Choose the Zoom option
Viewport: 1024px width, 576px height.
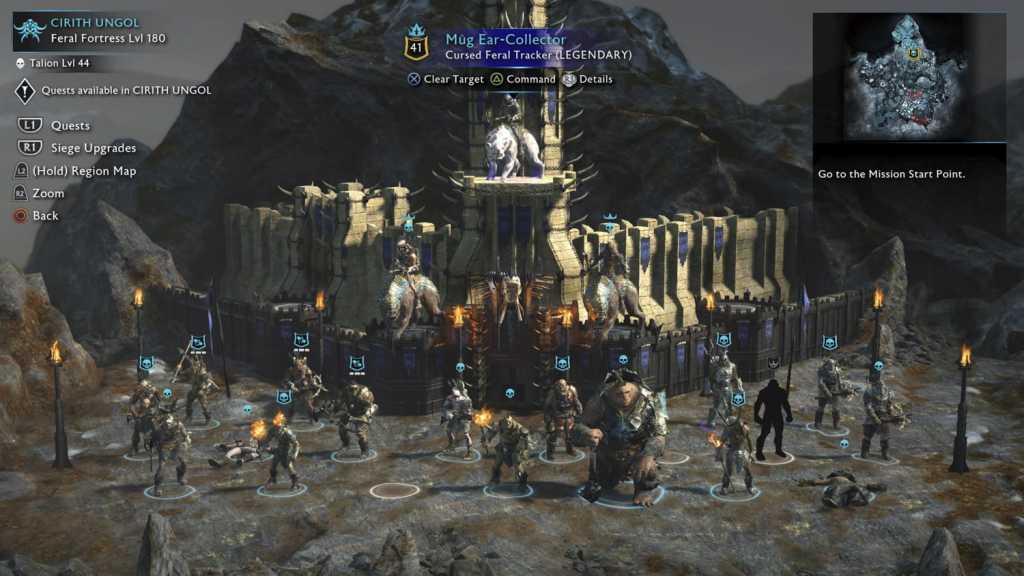coord(48,193)
